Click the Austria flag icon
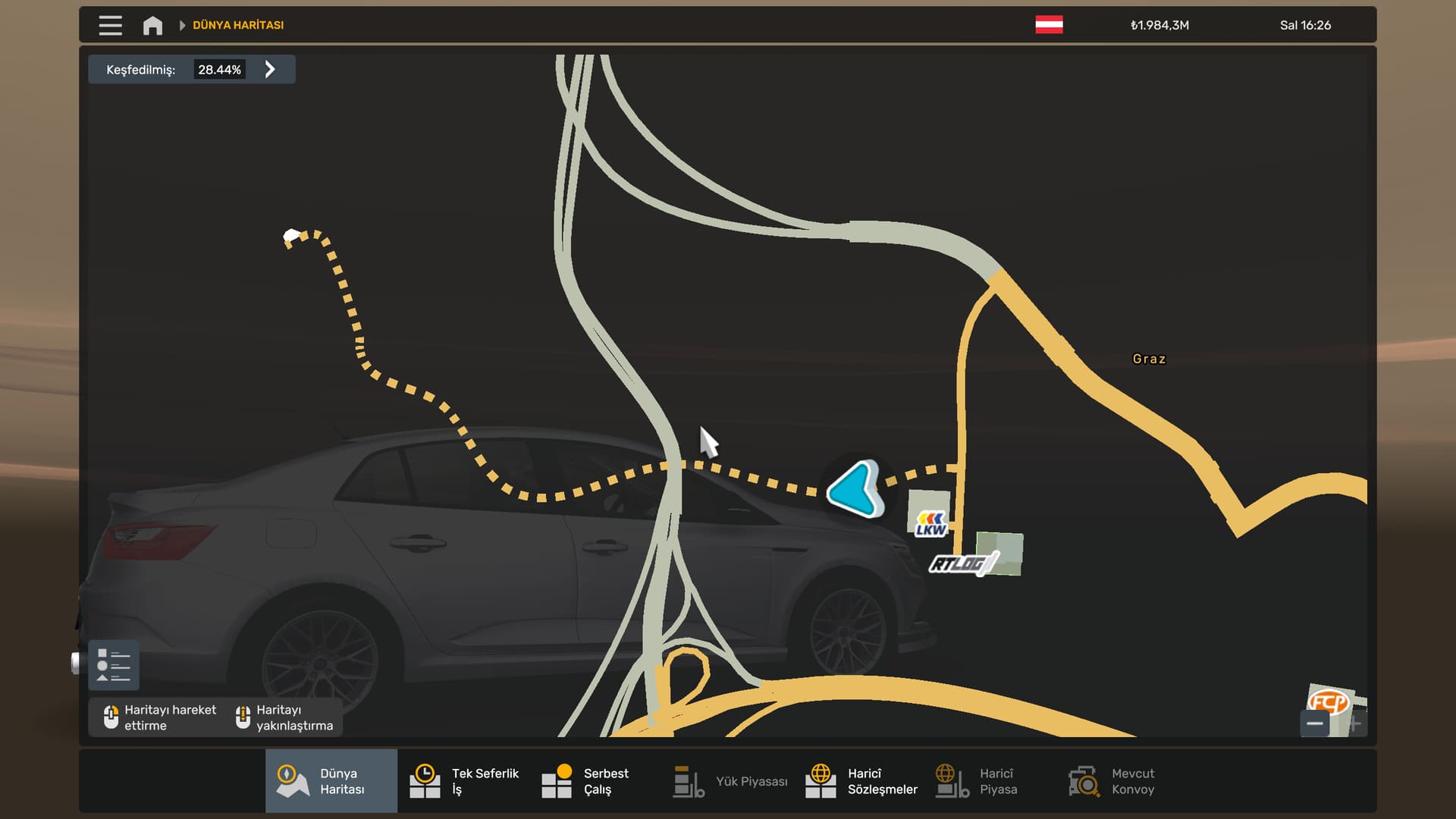The height and width of the screenshot is (819, 1456). pyautogui.click(x=1049, y=25)
